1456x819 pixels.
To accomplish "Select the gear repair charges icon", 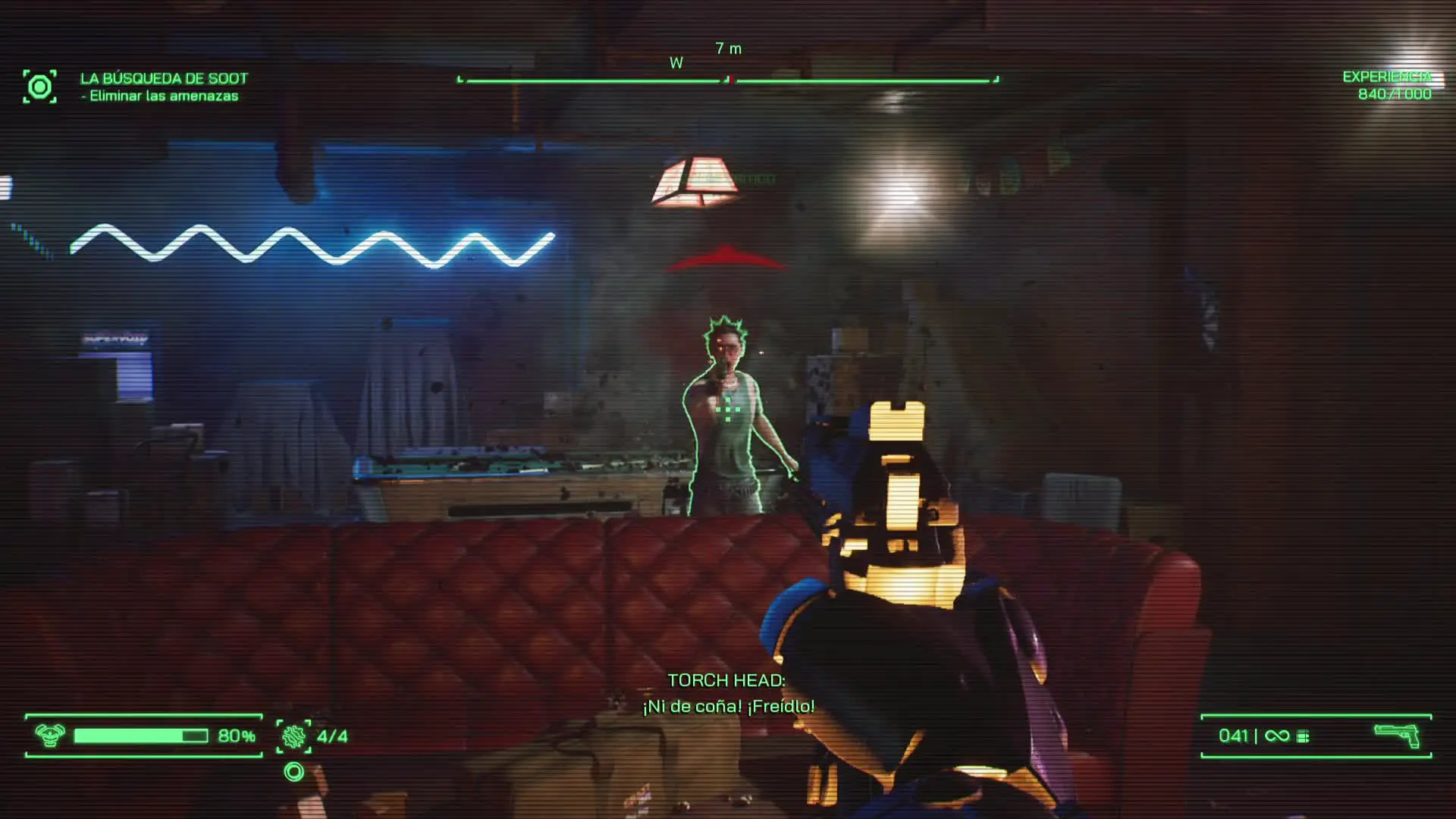I will [x=293, y=736].
